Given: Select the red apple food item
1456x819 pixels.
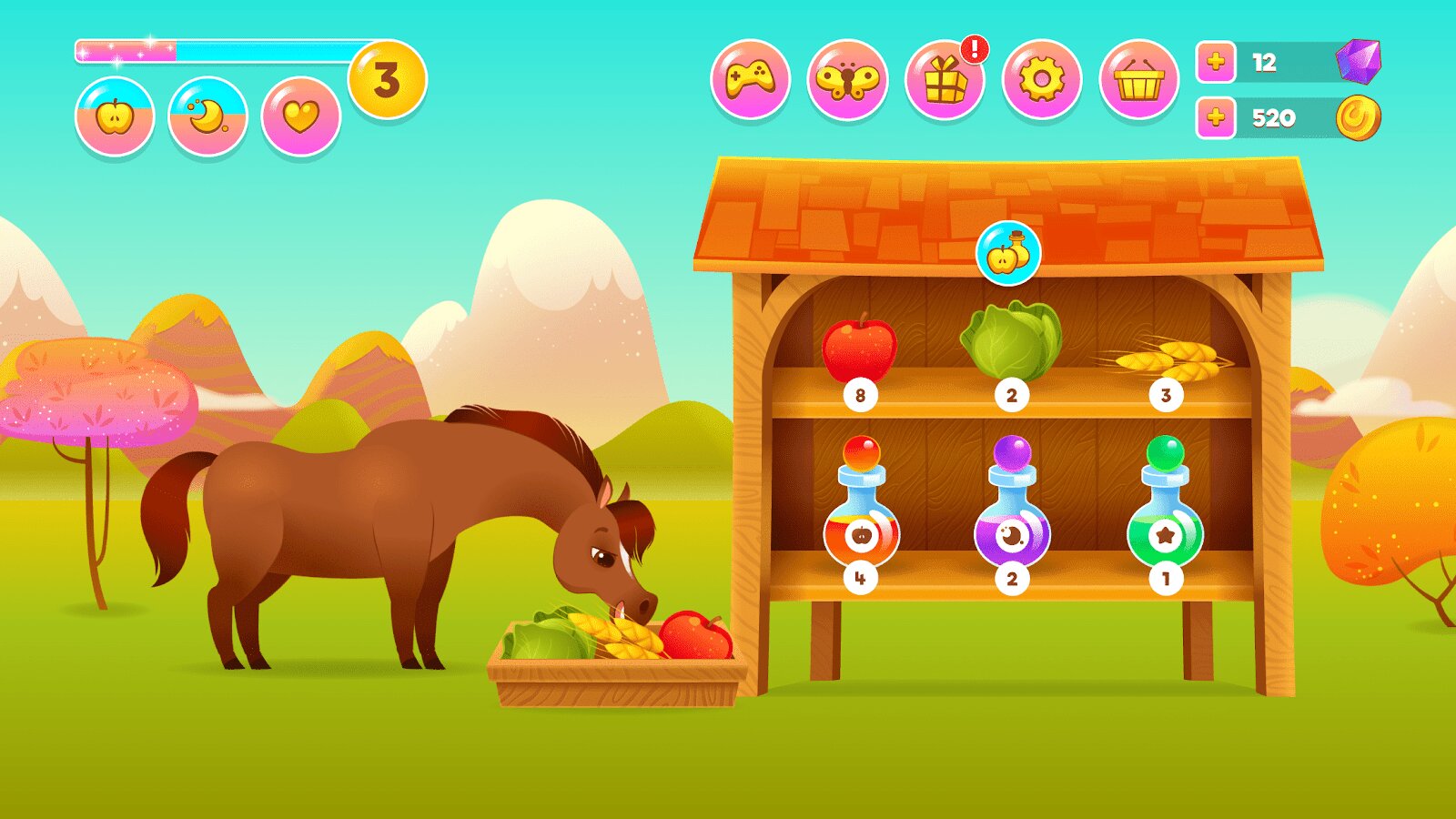Looking at the screenshot, I should coord(859,349).
